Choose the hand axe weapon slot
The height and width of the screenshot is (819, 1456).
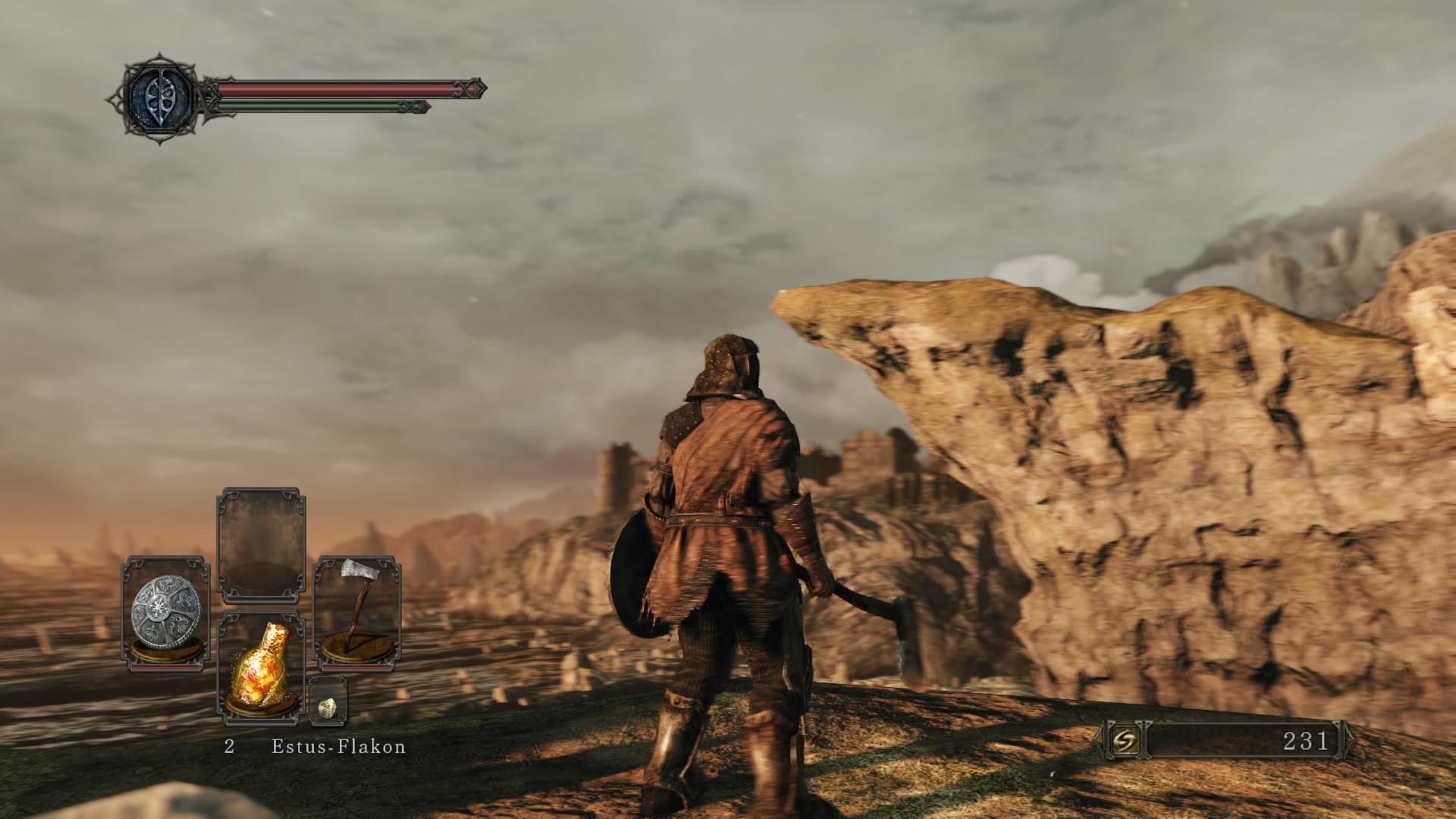coord(357,614)
